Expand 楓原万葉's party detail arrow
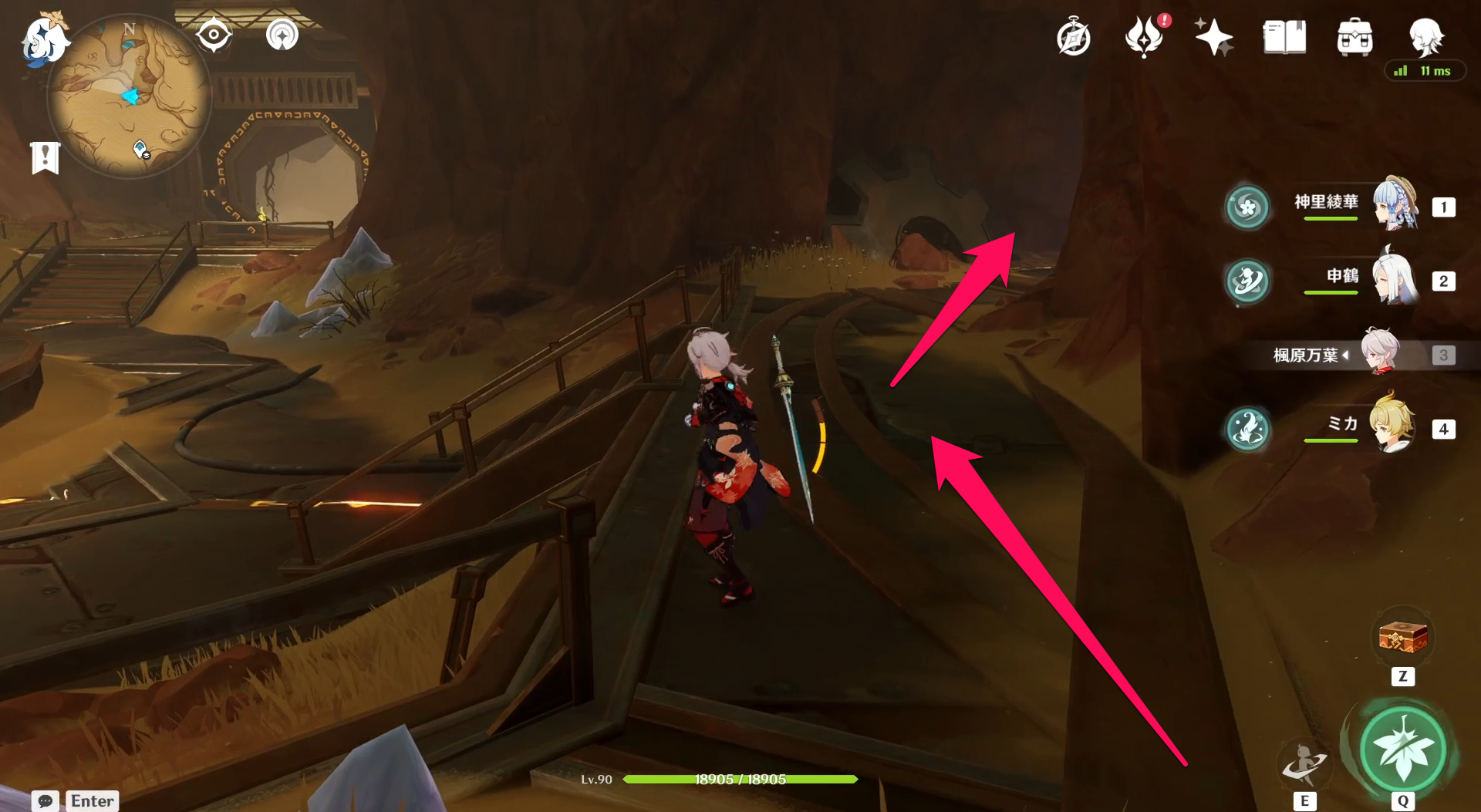This screenshot has width=1481, height=812. [x=1346, y=355]
